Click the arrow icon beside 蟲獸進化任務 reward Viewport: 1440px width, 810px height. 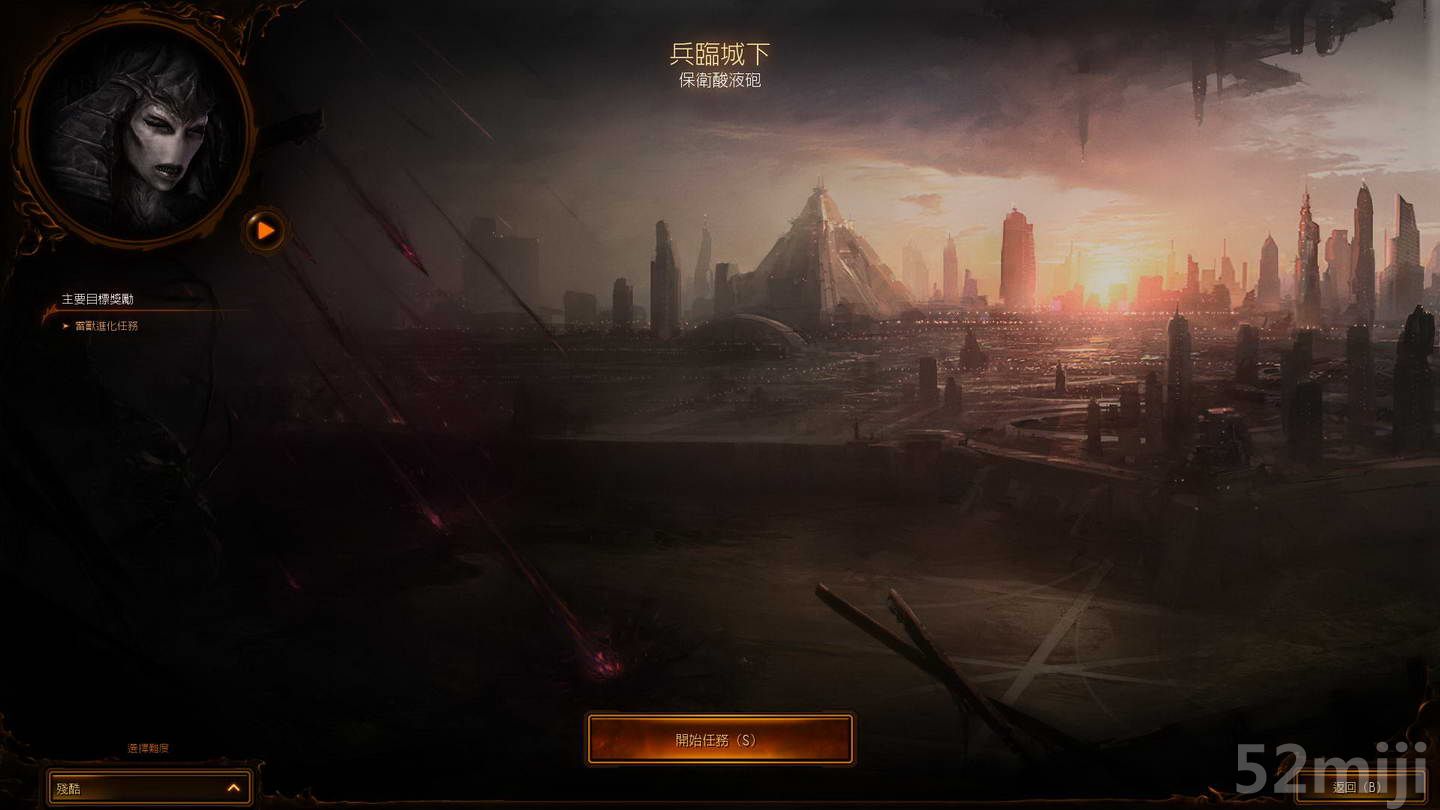point(69,327)
